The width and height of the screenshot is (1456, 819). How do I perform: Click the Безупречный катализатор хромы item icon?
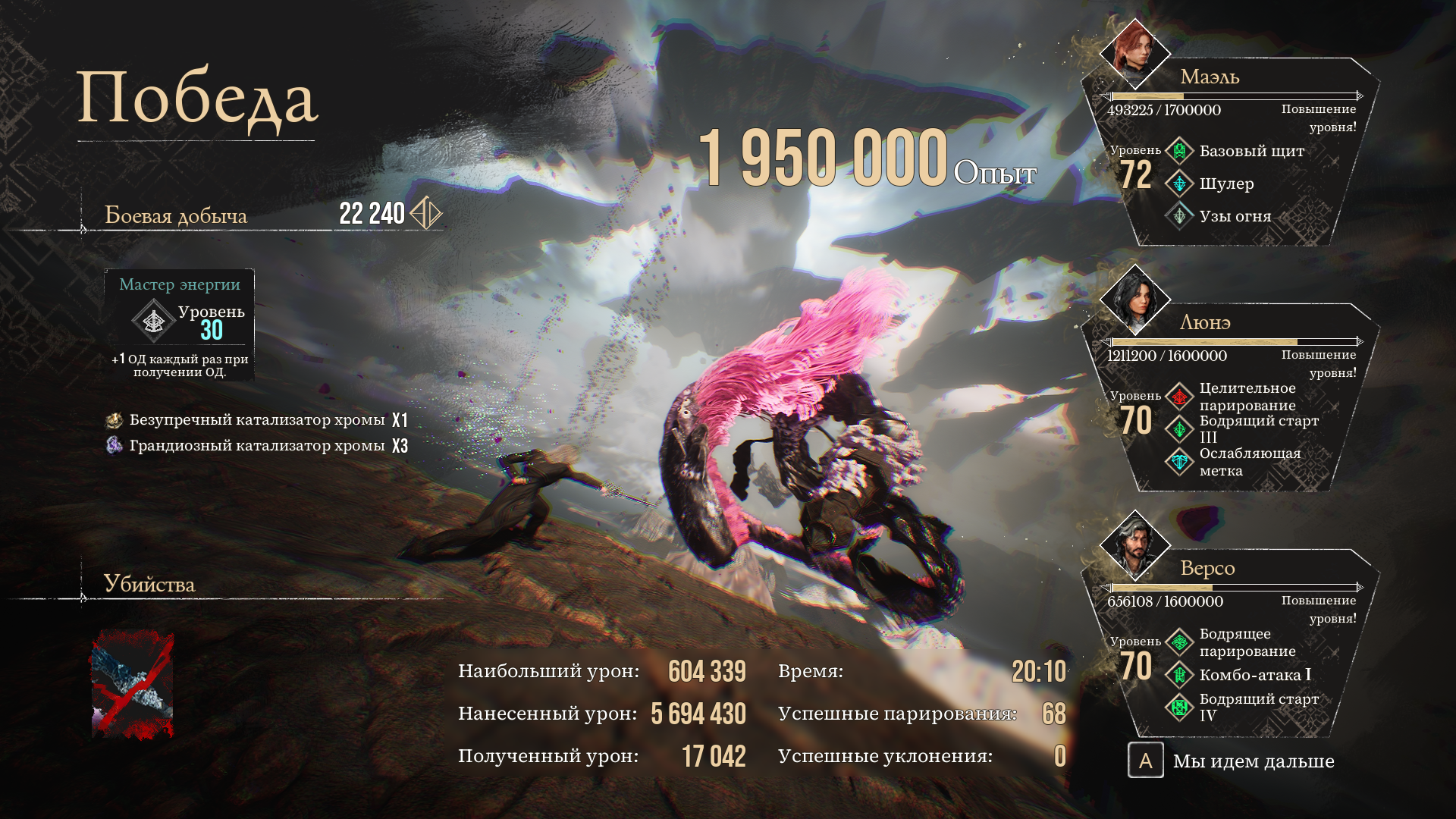coord(114,420)
